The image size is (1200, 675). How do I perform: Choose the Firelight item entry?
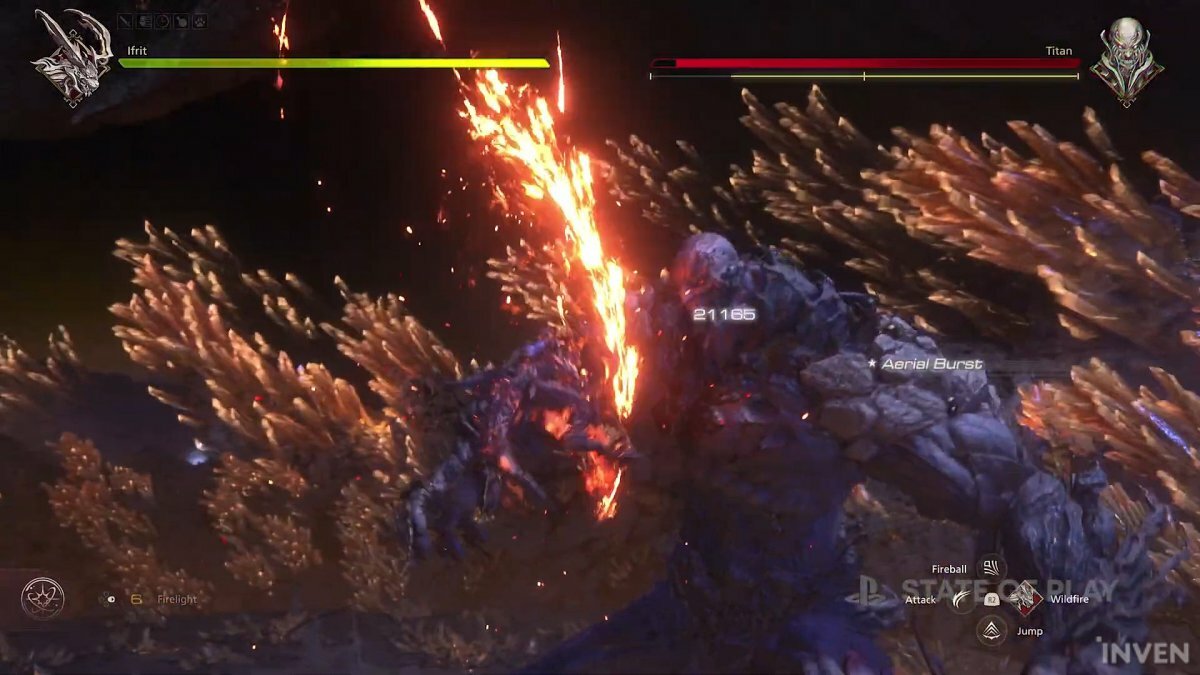[176, 600]
